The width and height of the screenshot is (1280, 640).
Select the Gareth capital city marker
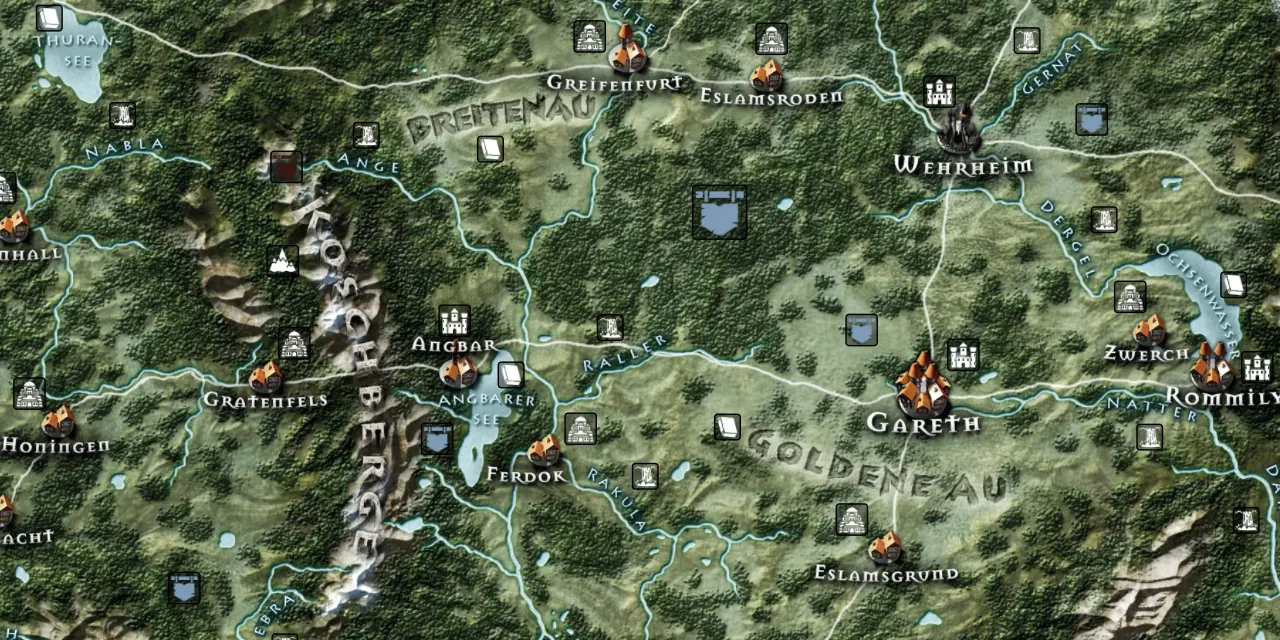(922, 386)
